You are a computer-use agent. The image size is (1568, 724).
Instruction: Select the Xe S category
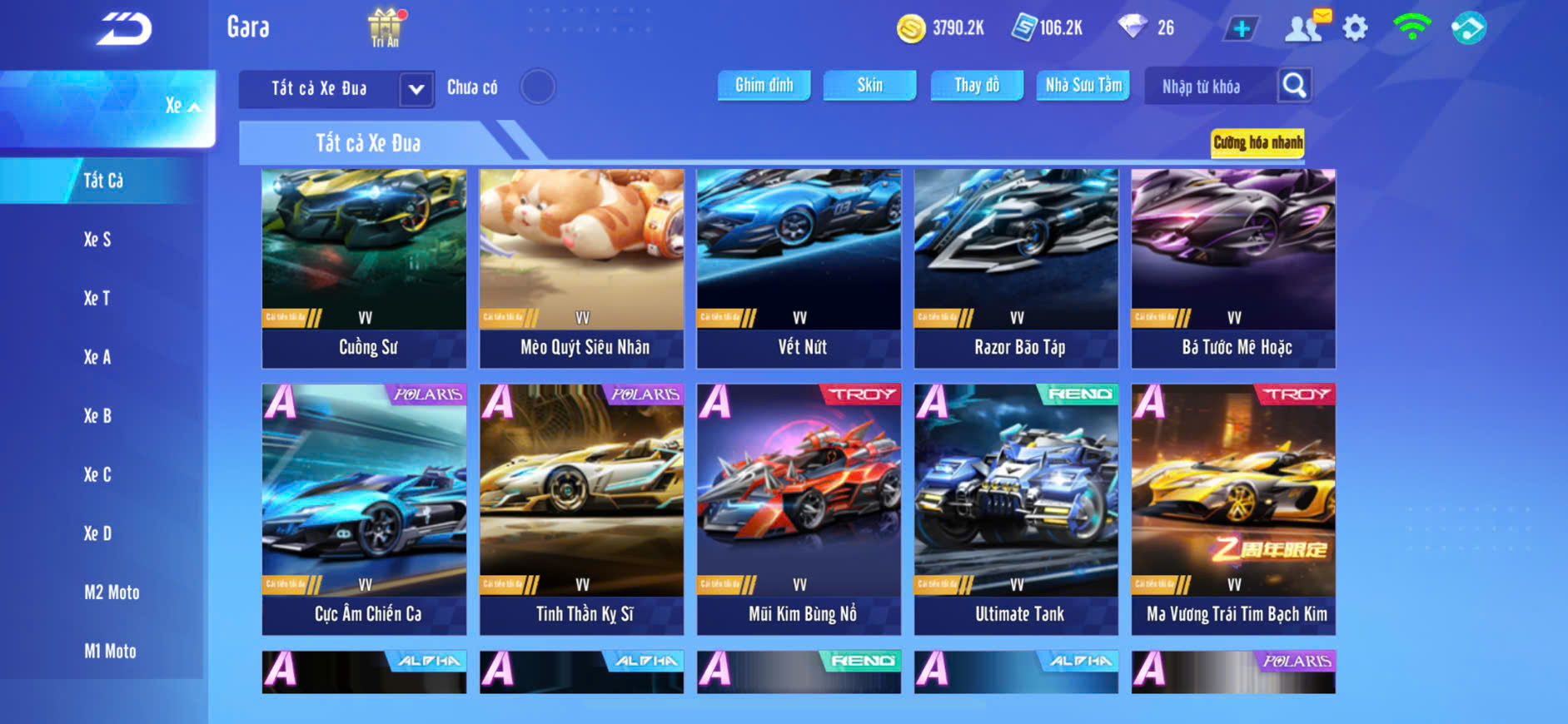97,240
